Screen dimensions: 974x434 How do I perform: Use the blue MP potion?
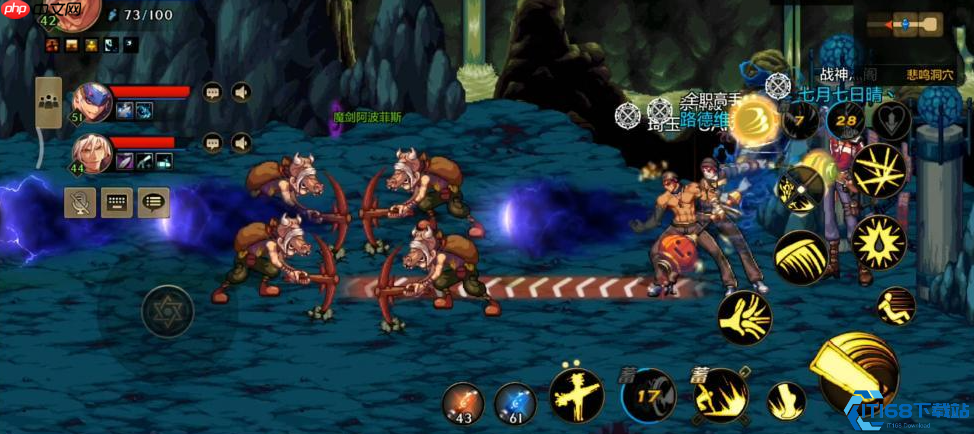515,402
